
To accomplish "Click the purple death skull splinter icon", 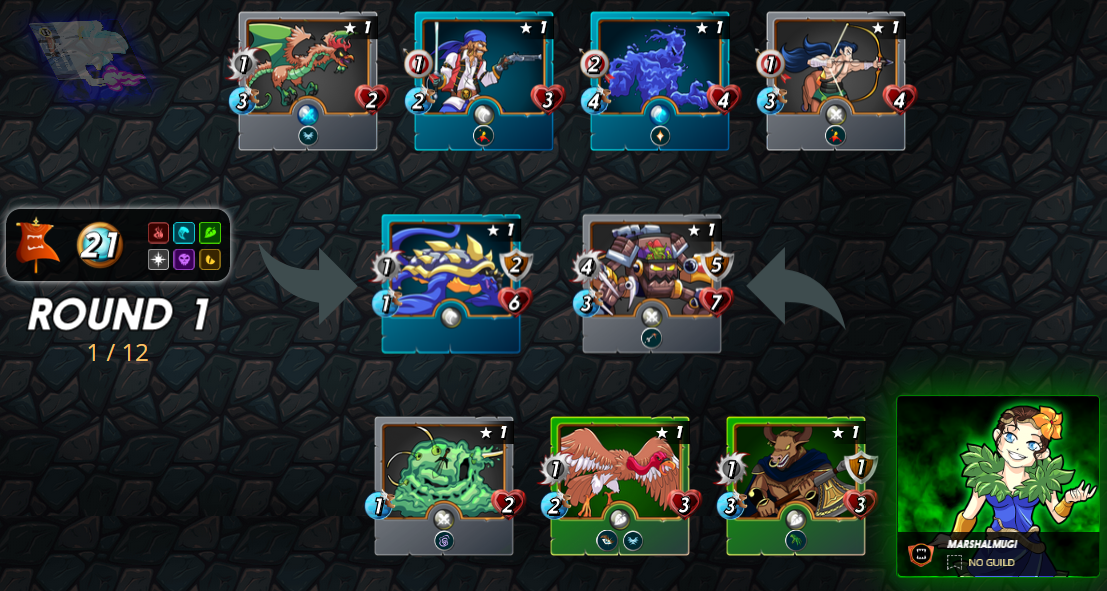I will [x=184, y=259].
